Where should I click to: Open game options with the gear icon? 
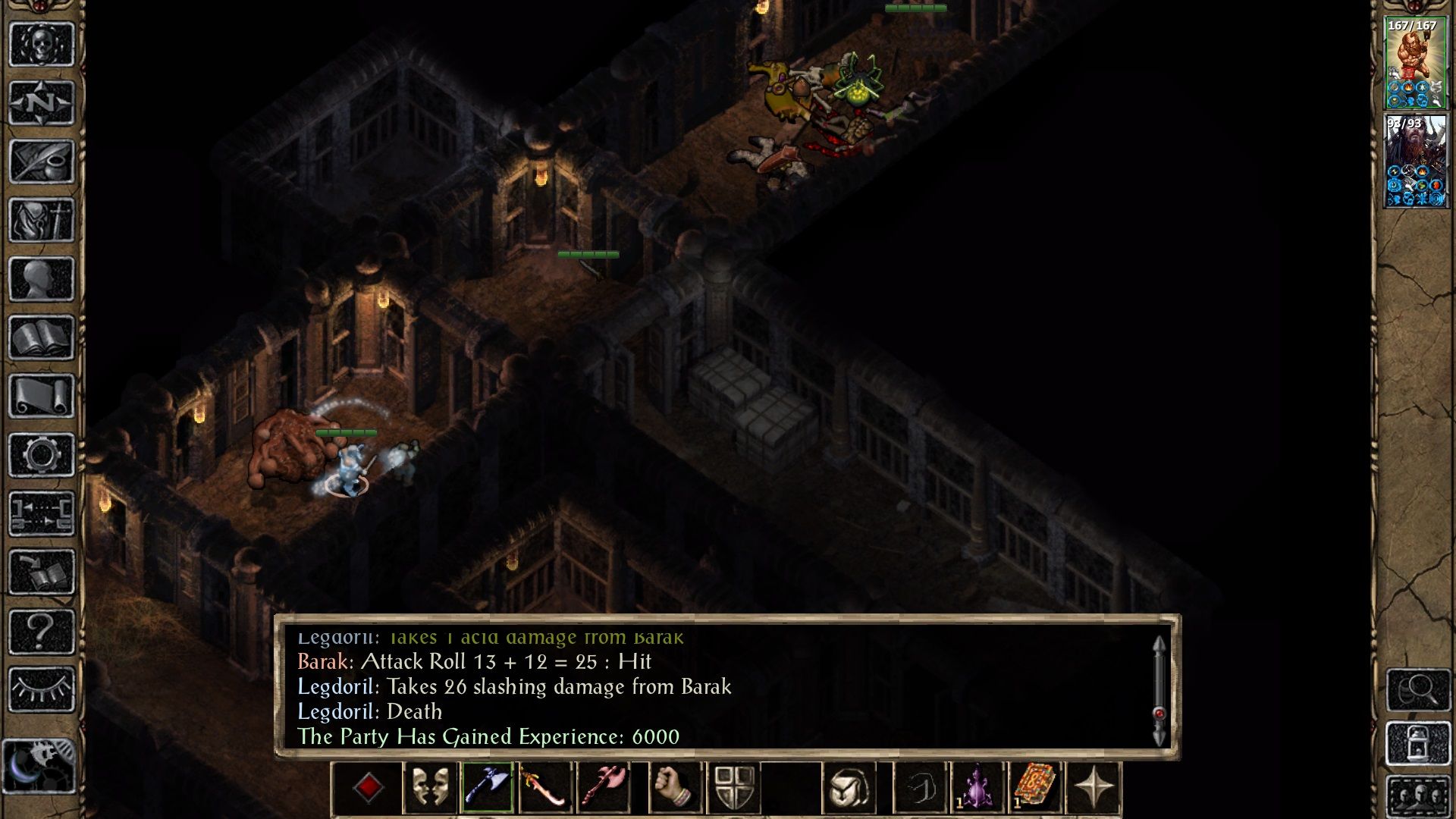[42, 455]
